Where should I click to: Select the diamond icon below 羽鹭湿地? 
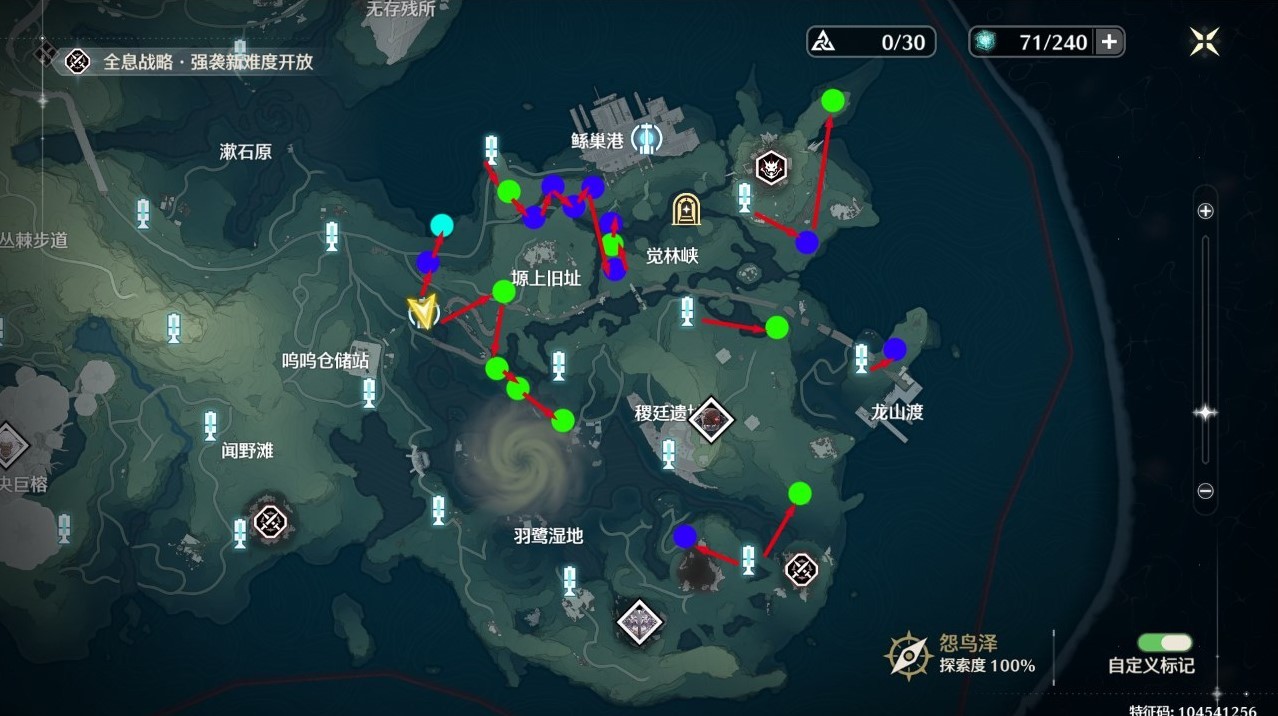tap(640, 621)
